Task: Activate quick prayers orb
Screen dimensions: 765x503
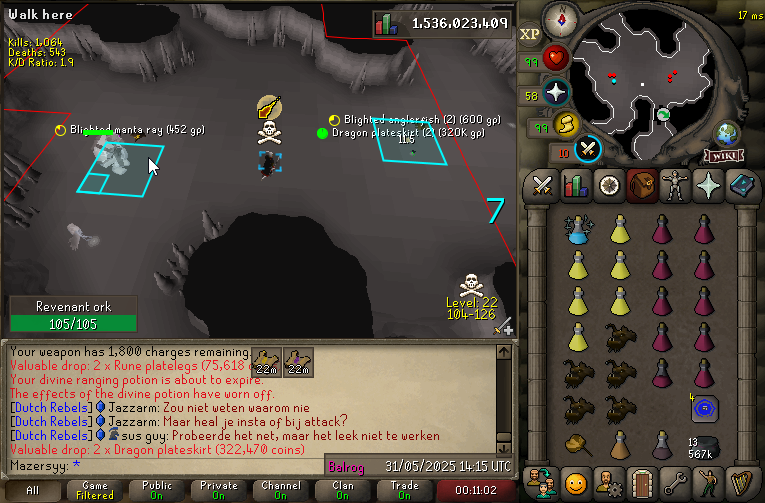Action: click(556, 93)
